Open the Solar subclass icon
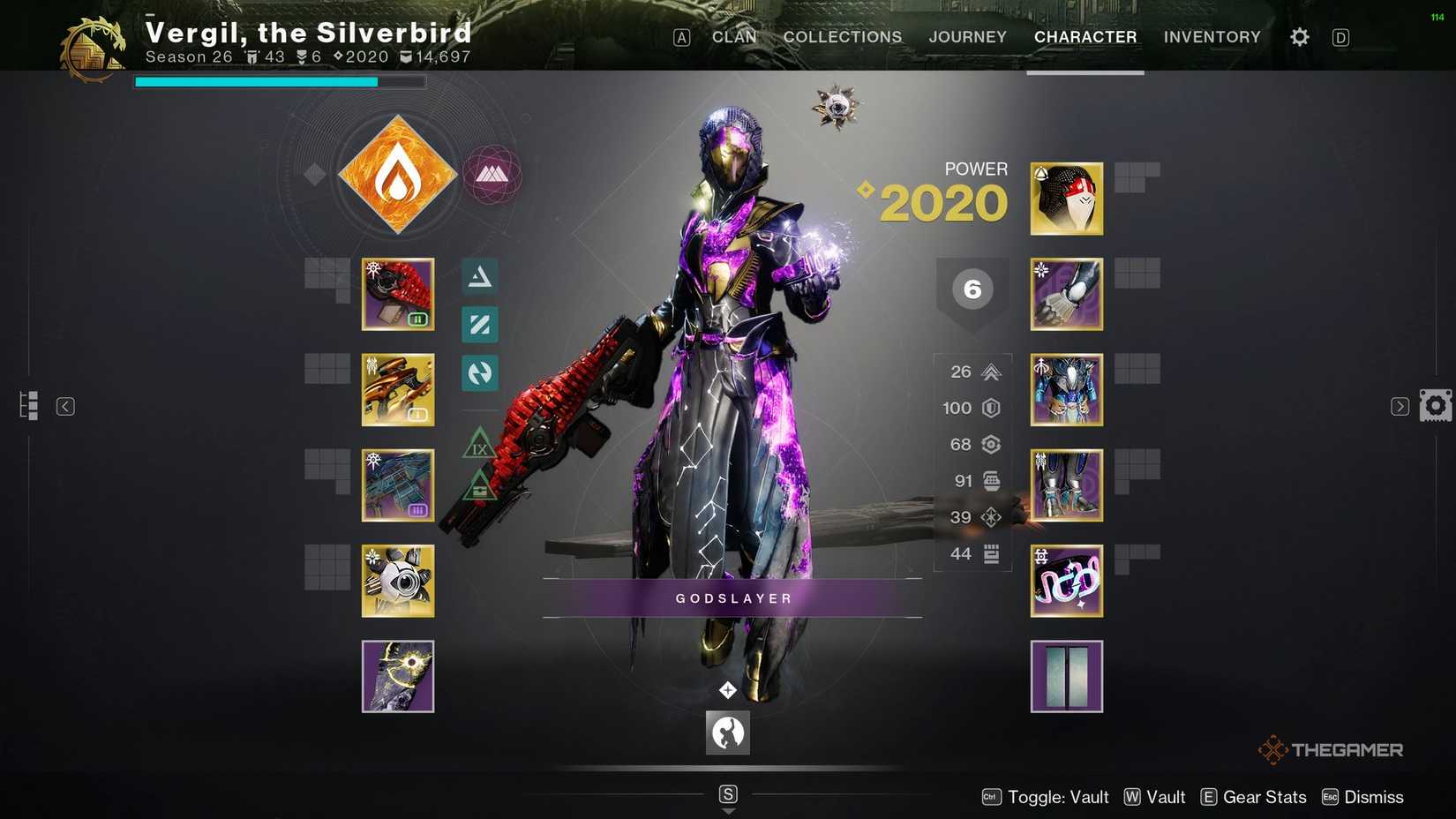1456x819 pixels. (x=396, y=174)
